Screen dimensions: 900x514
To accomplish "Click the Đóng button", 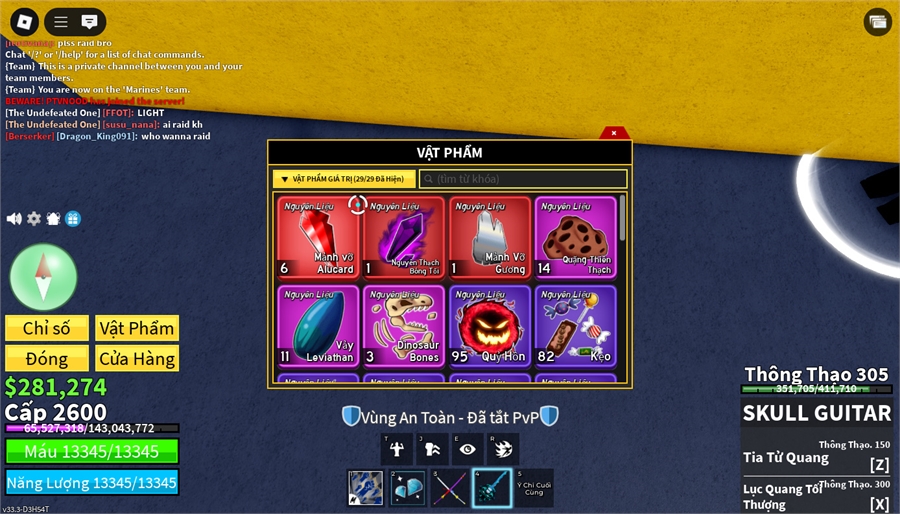I will pos(47,358).
